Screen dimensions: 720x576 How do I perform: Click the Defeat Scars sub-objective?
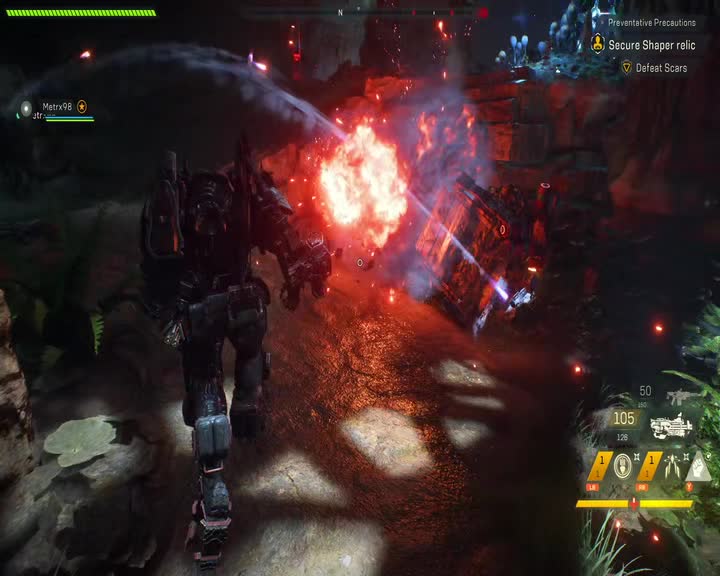(661, 68)
